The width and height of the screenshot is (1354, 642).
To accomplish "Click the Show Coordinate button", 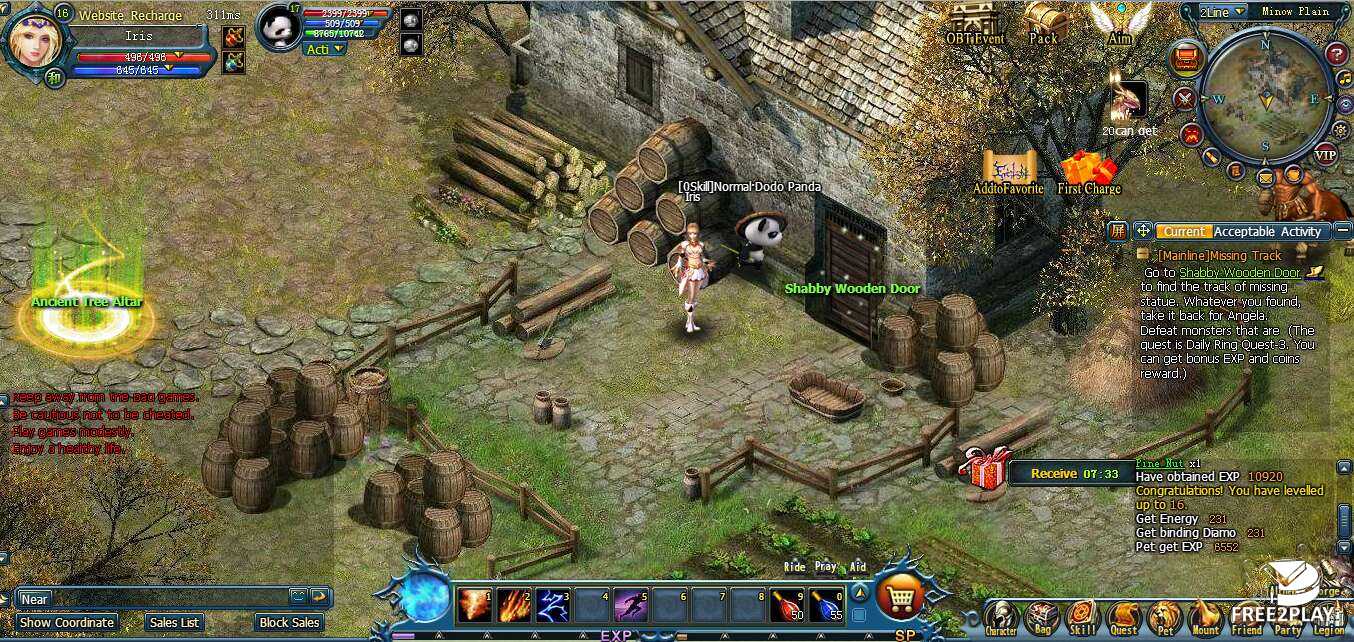I will pyautogui.click(x=66, y=622).
